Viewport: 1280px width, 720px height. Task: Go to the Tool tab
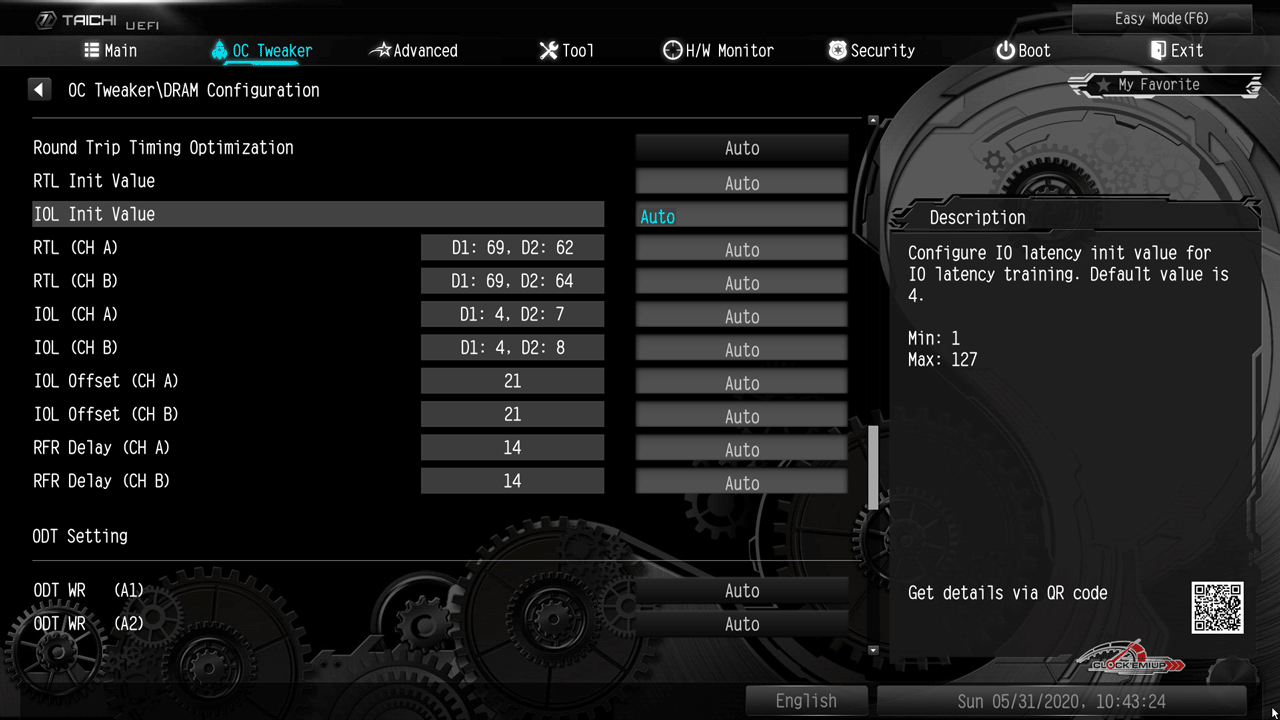click(x=566, y=51)
